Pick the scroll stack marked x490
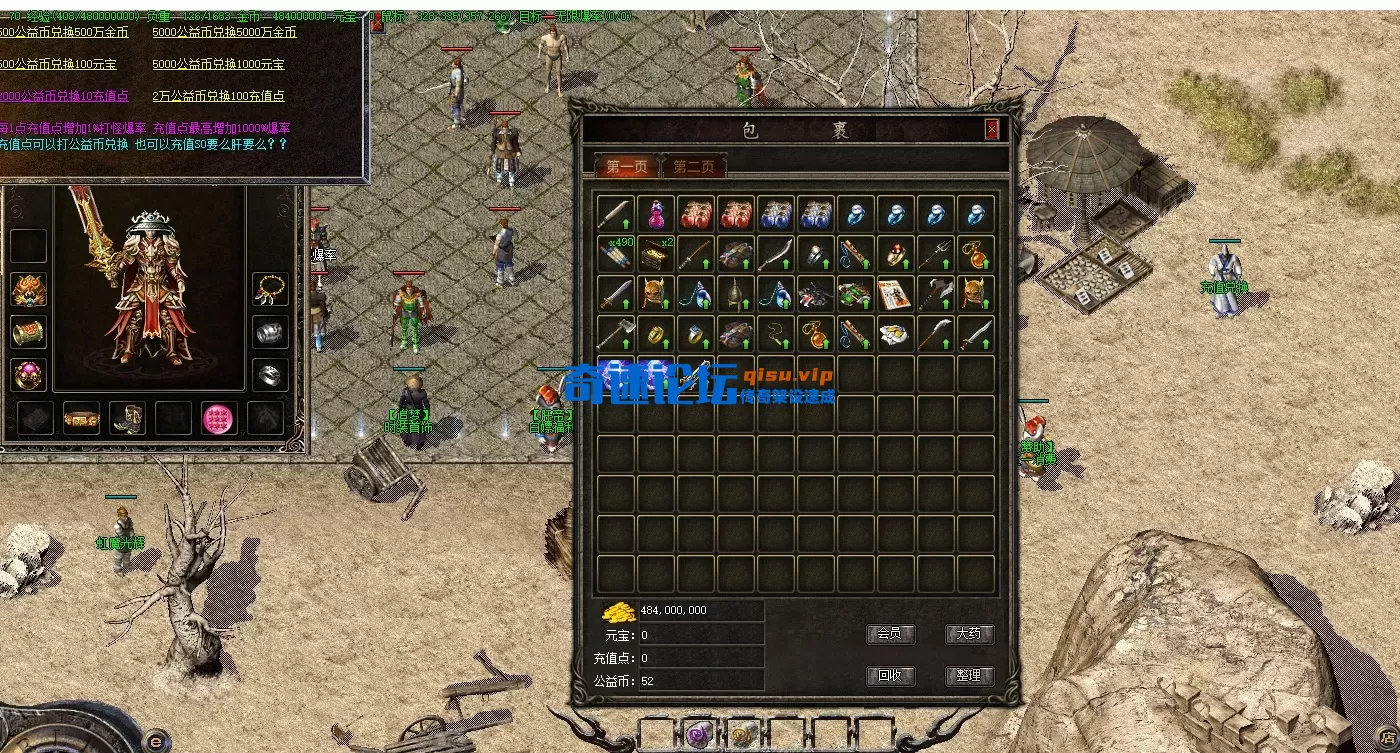The width and height of the screenshot is (1400, 753). pyautogui.click(x=616, y=253)
